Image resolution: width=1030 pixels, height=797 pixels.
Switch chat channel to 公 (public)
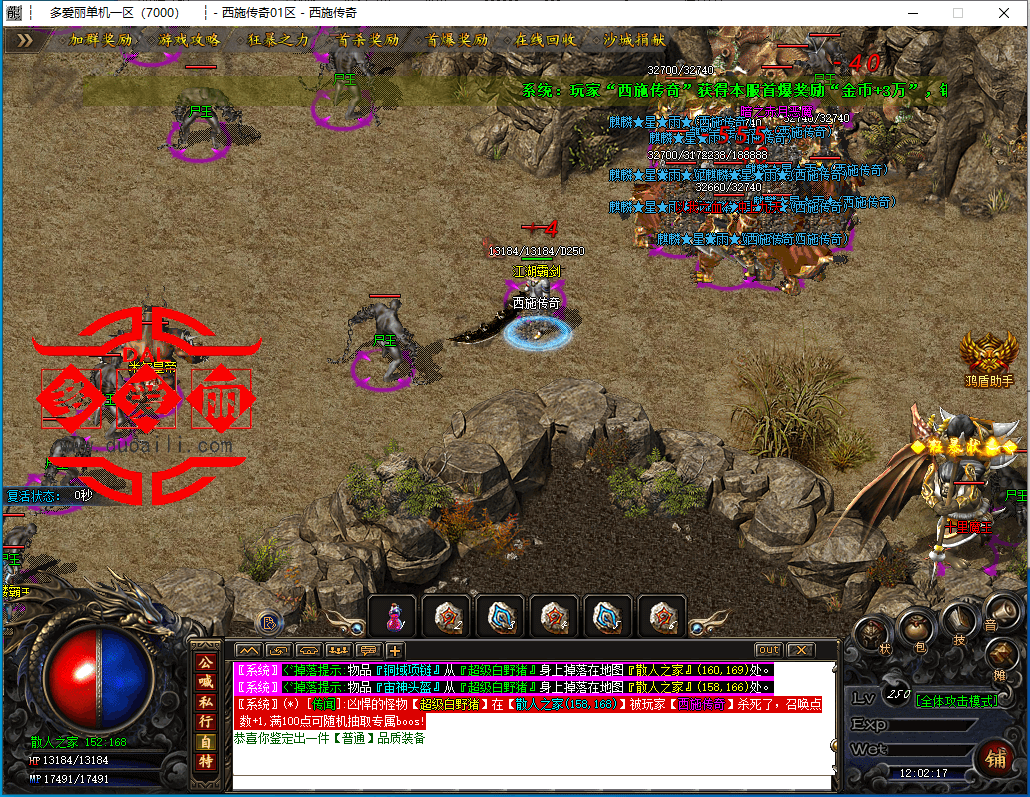click(205, 663)
